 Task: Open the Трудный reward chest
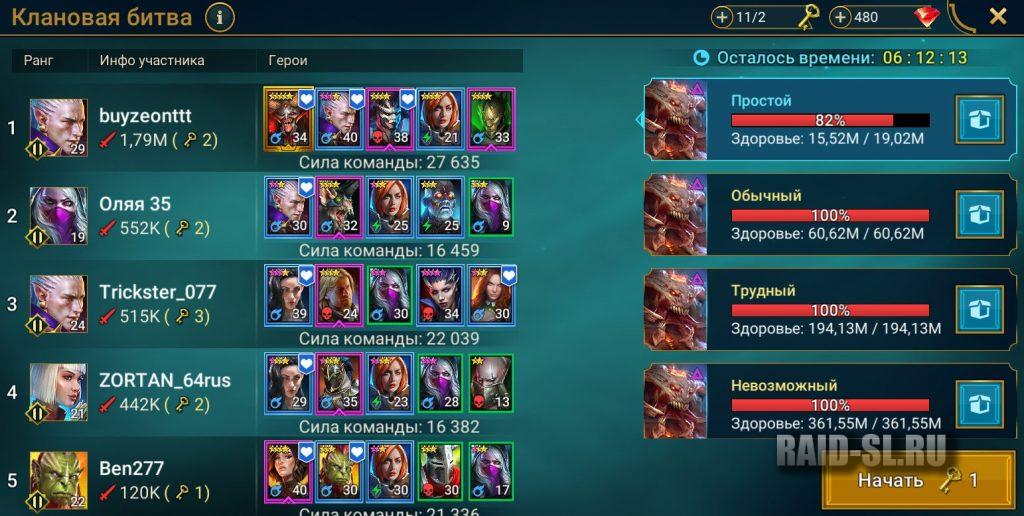pyautogui.click(x=979, y=309)
